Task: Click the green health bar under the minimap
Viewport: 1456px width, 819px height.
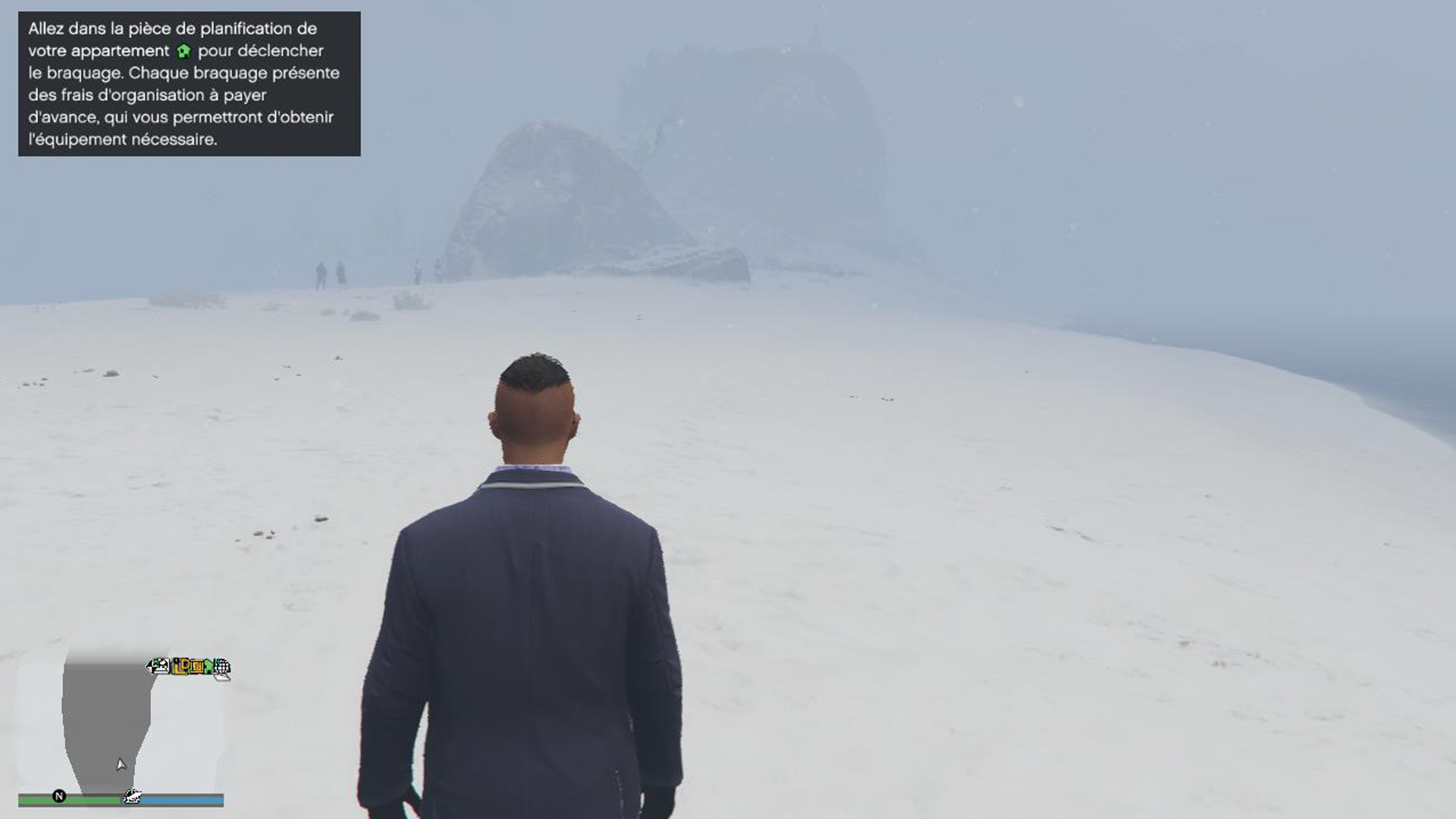Action: tap(83, 798)
